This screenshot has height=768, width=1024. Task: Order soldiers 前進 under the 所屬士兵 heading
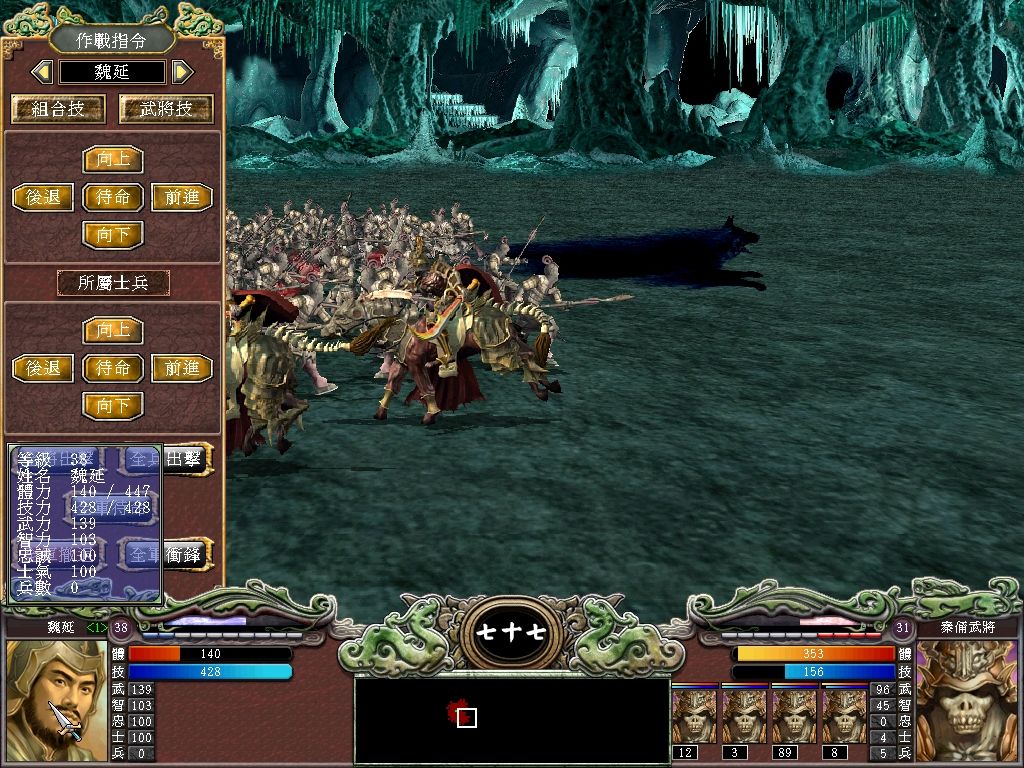pos(182,368)
